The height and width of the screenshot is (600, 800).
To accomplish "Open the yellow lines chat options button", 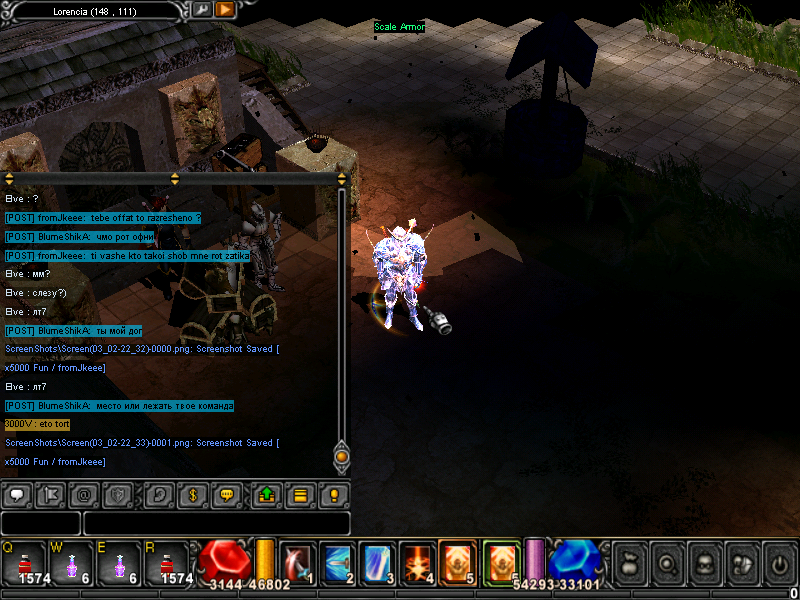I will pyautogui.click(x=299, y=494).
